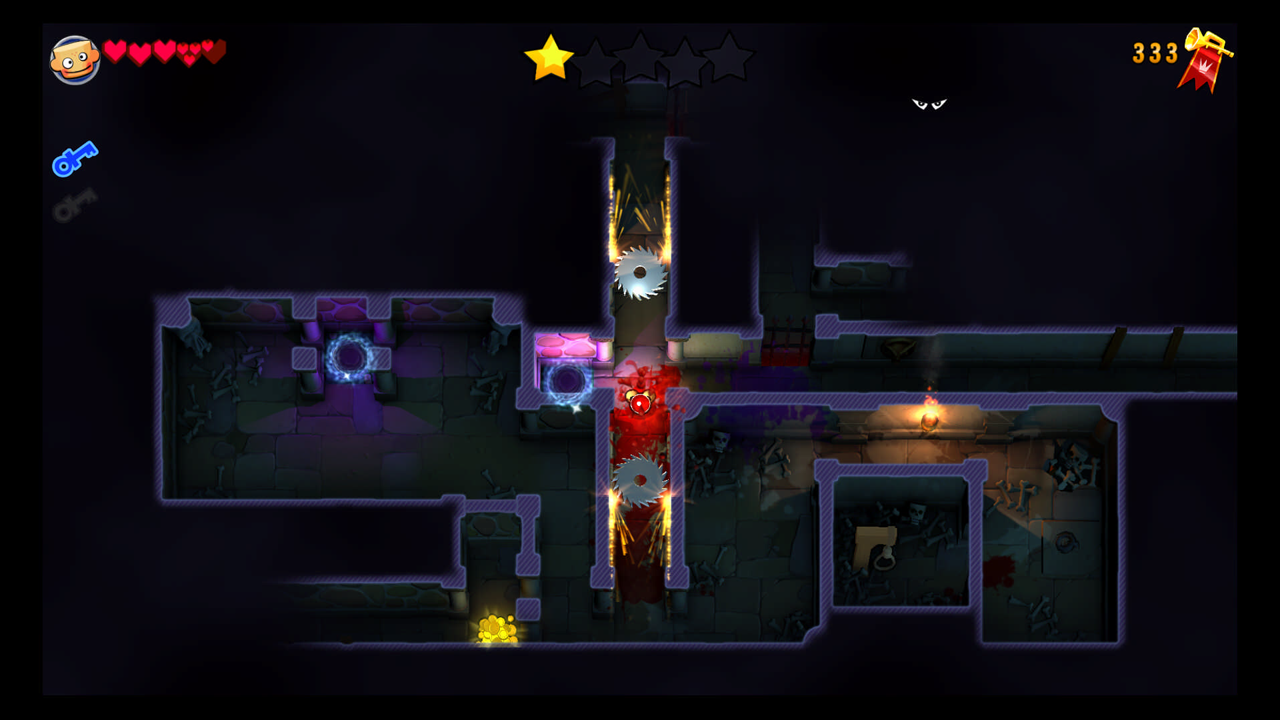Select the blue key icon

tap(75, 159)
